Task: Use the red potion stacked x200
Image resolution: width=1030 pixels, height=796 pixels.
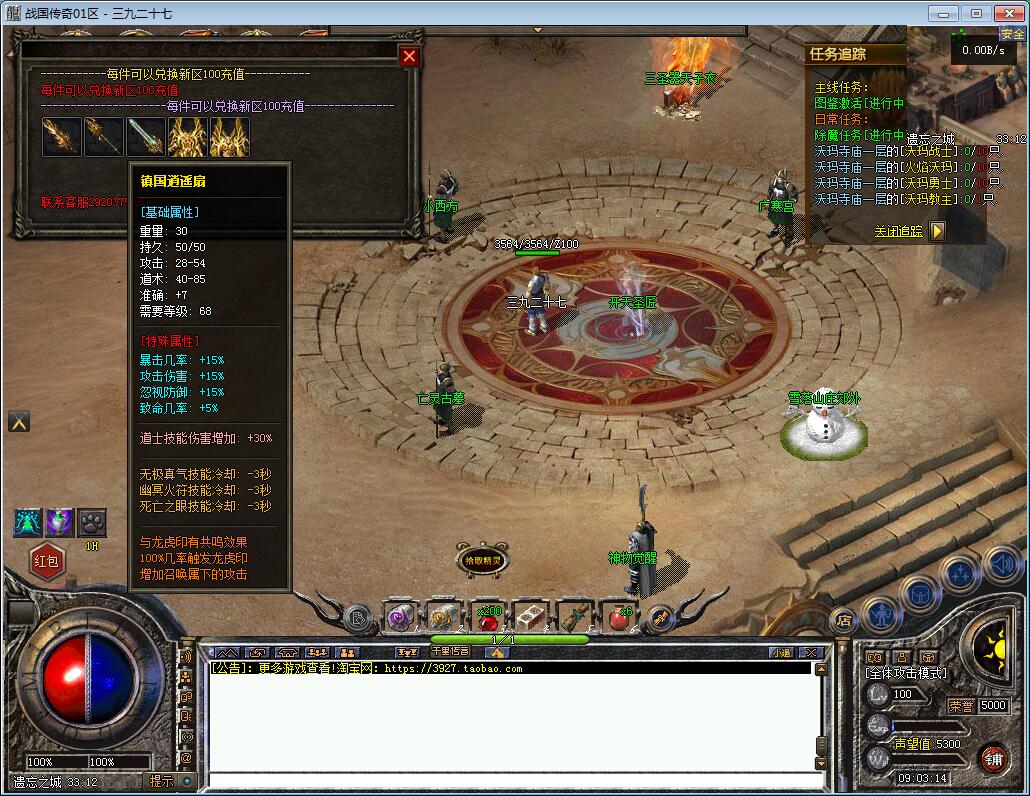Action: (x=489, y=618)
